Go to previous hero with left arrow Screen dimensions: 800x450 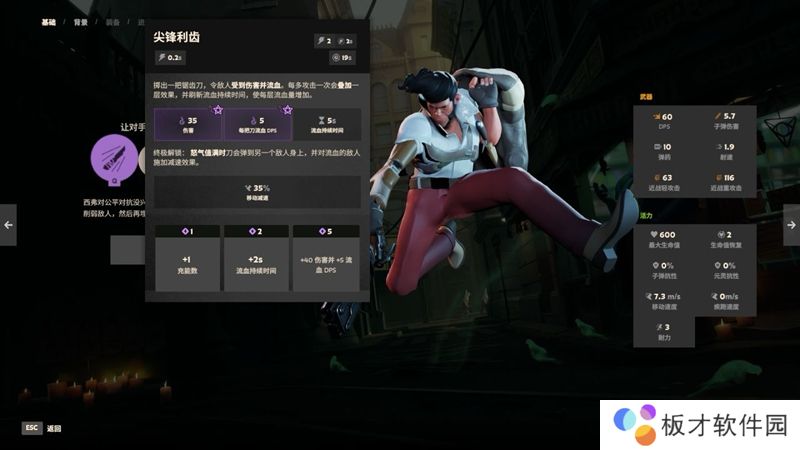coord(8,224)
